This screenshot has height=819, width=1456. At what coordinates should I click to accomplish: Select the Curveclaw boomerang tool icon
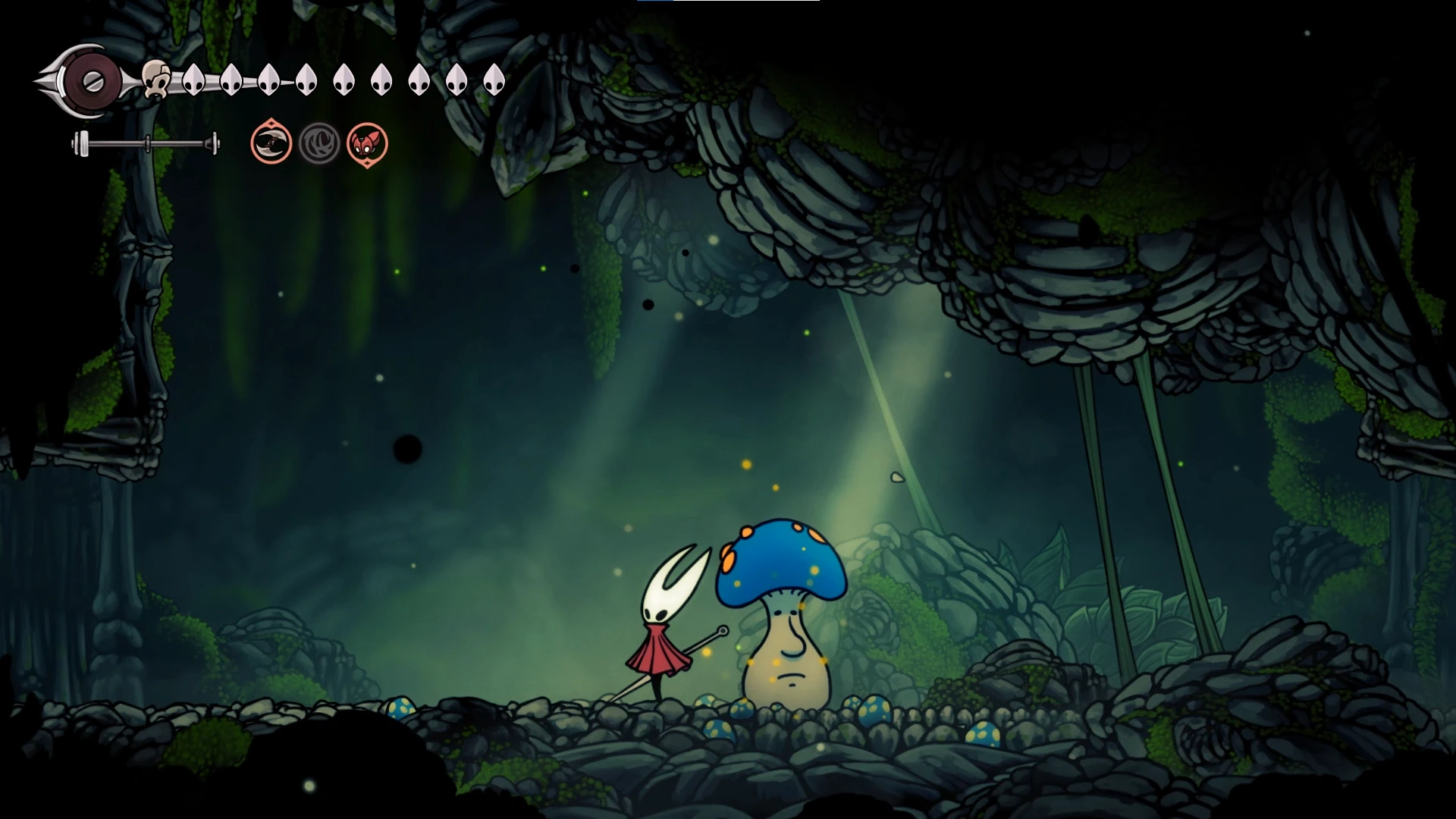point(271,143)
